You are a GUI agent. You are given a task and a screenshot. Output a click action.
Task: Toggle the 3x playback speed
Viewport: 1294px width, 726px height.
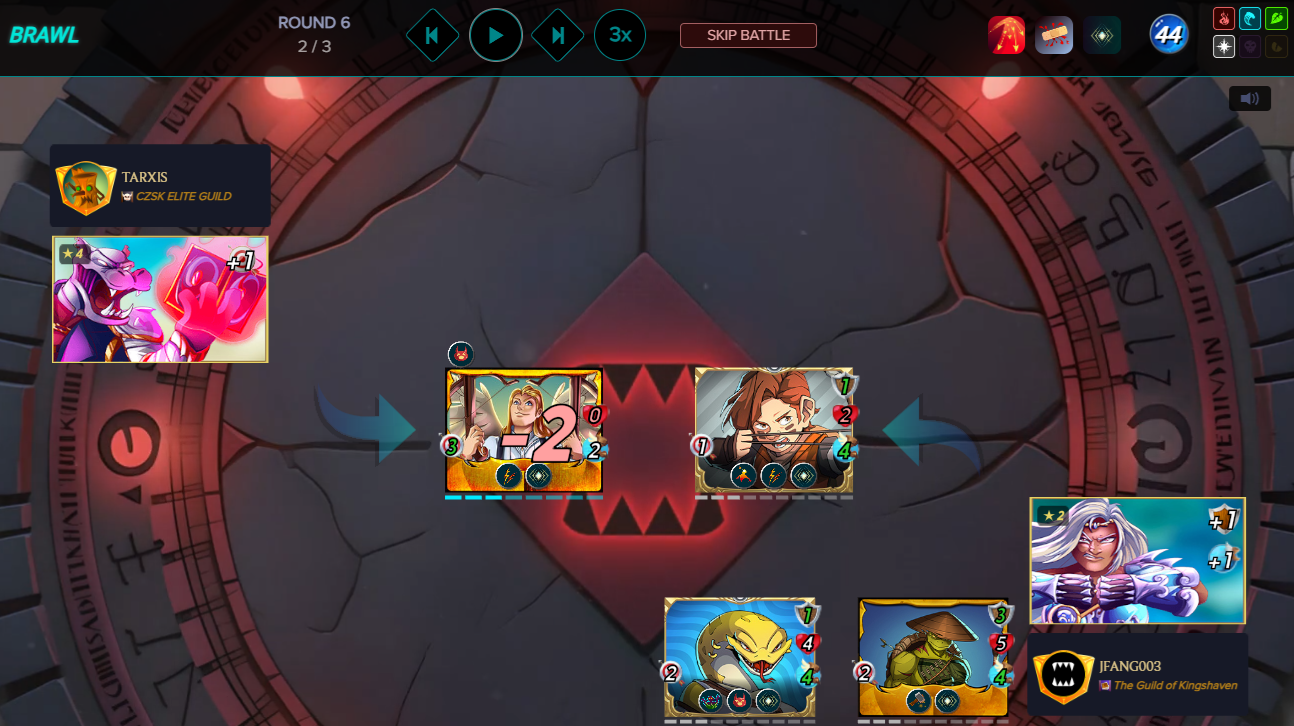click(x=620, y=35)
